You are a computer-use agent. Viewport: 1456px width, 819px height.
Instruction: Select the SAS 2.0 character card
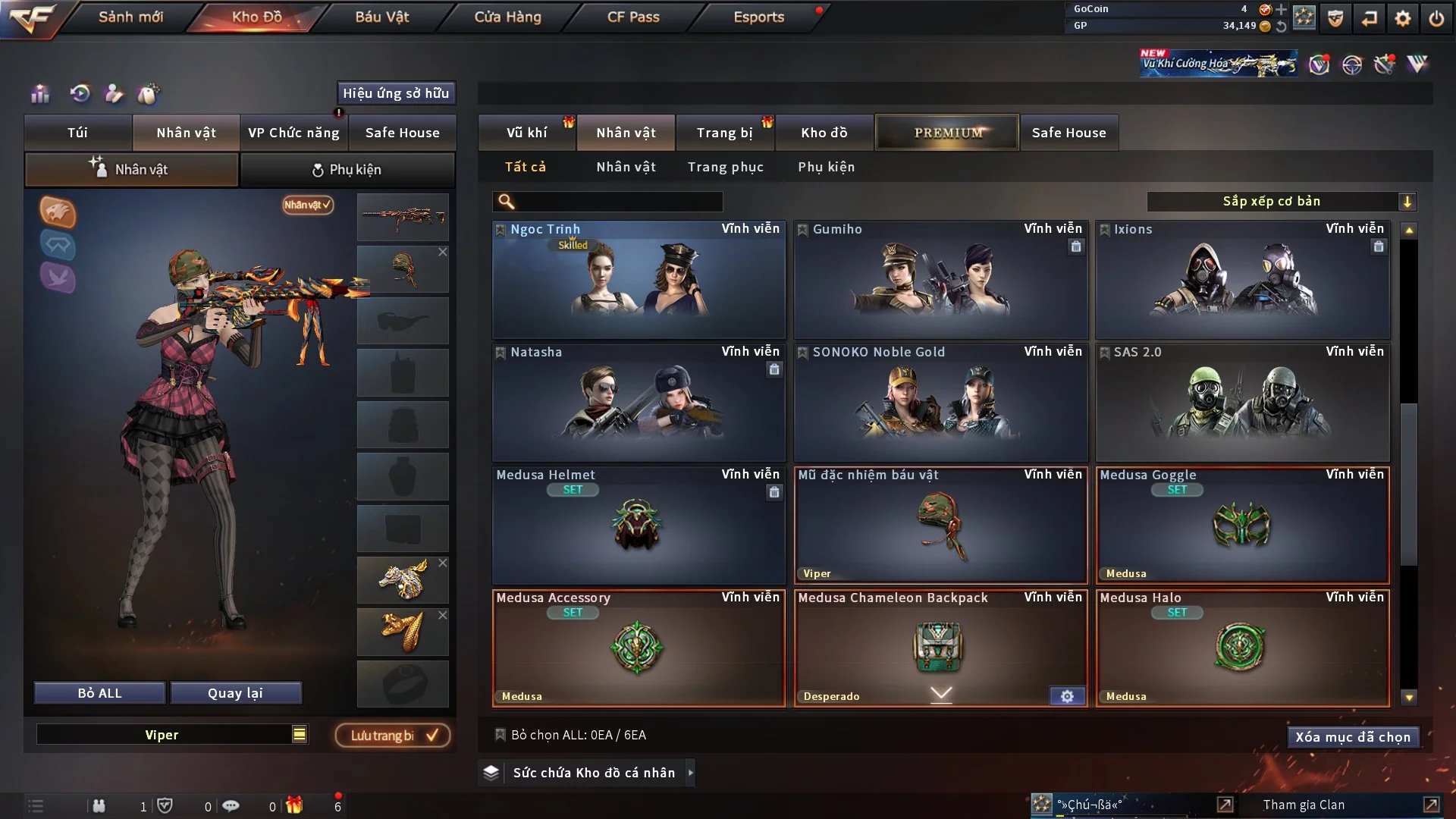[1242, 403]
